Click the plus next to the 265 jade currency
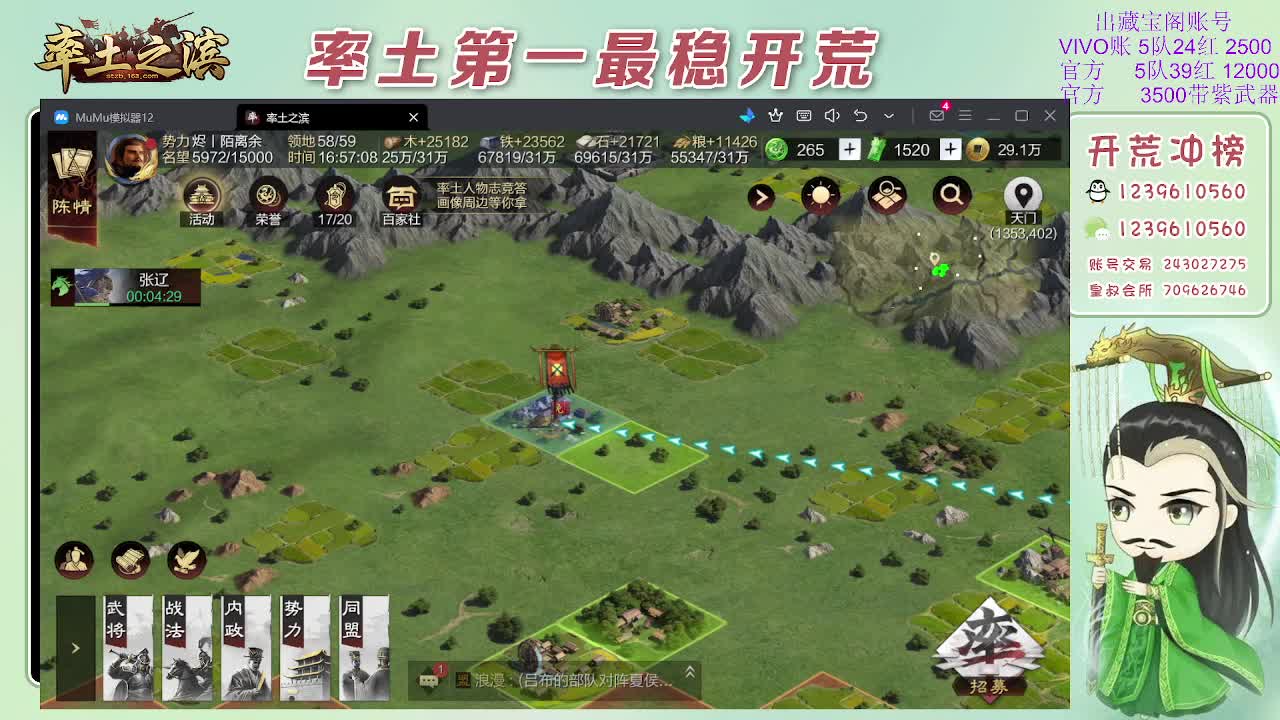Screen dimensions: 1280x720 pos(848,150)
